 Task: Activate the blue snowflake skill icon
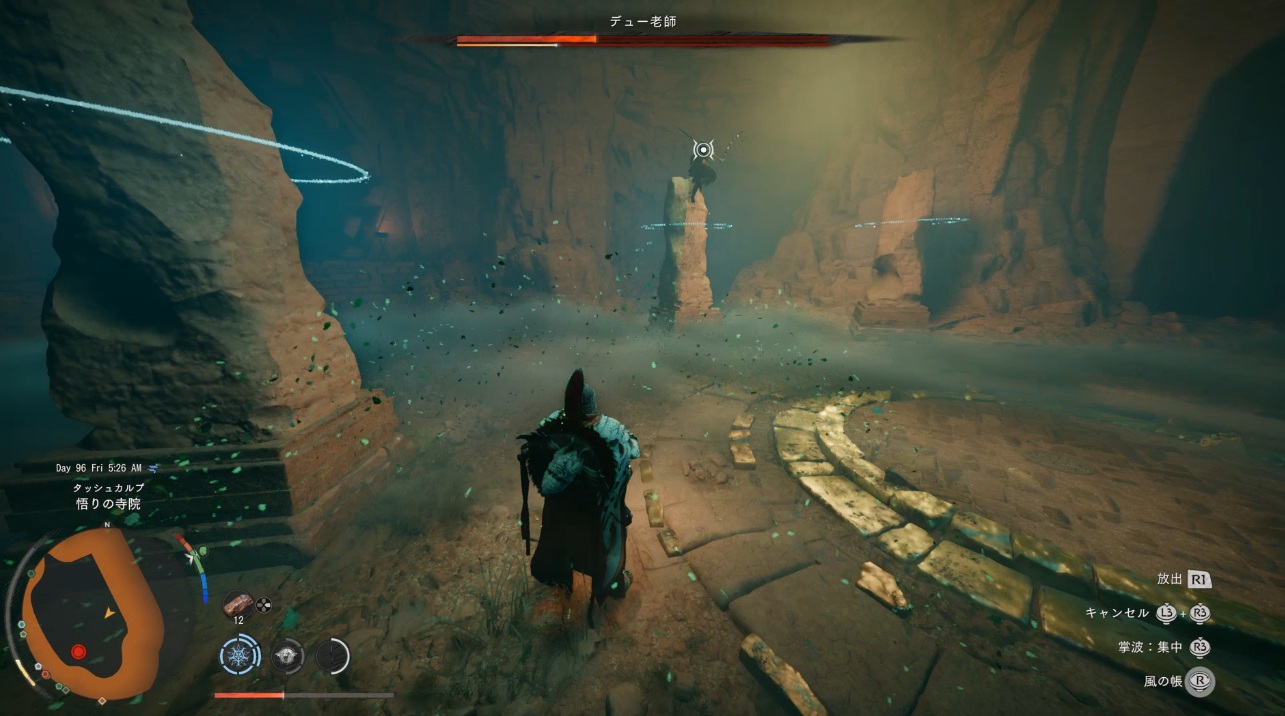coord(239,656)
